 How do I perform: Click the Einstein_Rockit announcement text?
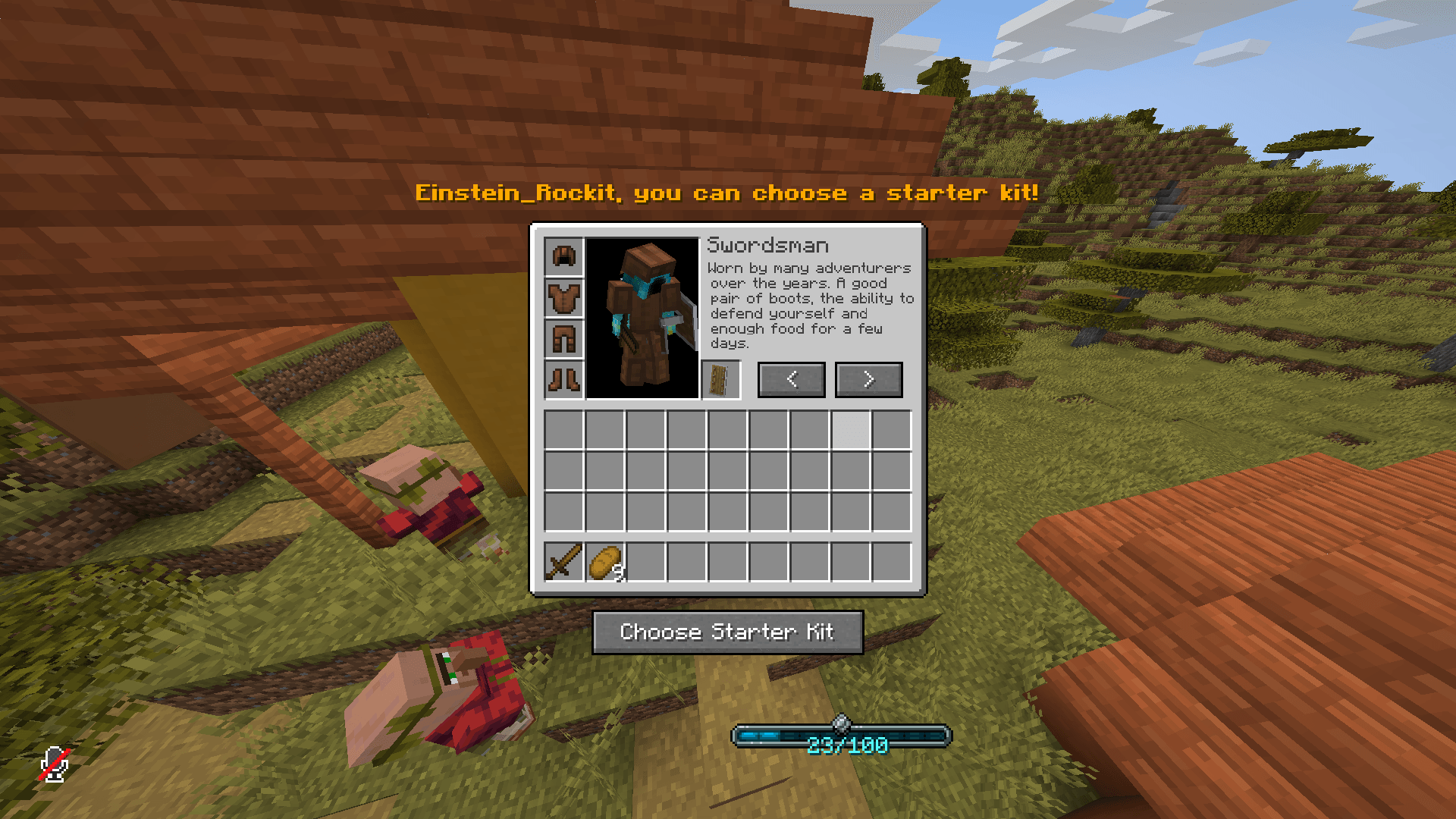(726, 193)
